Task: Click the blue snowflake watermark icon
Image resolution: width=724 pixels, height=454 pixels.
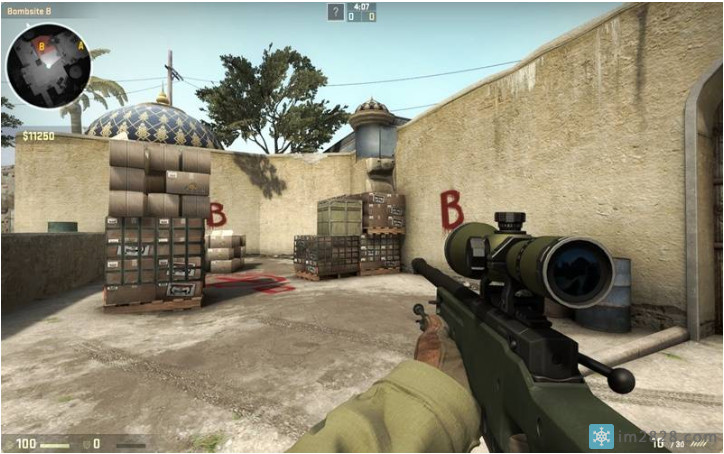Action: [x=601, y=436]
